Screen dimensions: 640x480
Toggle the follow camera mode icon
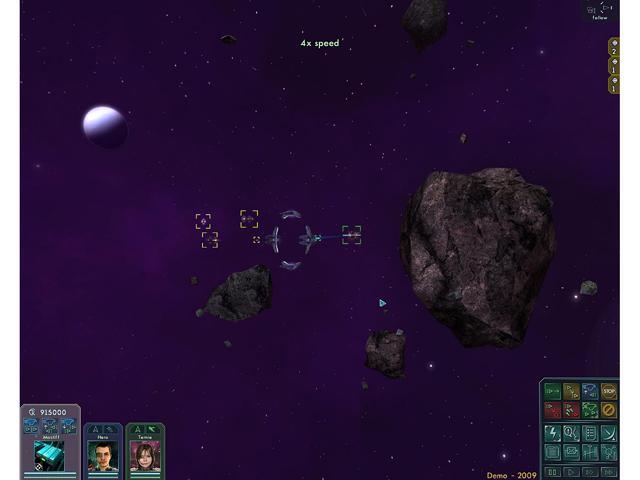point(600,10)
